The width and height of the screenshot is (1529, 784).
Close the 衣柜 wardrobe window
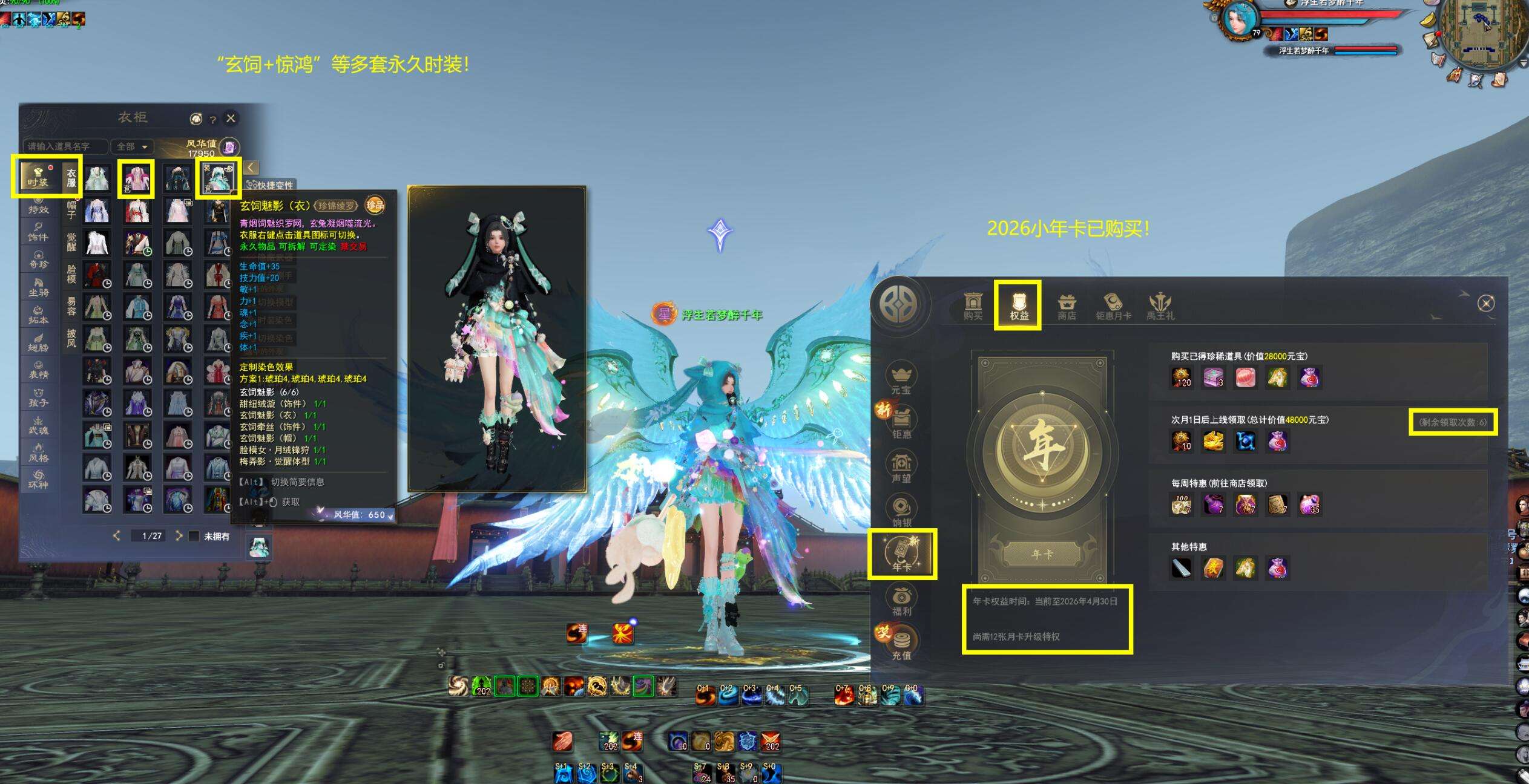231,119
